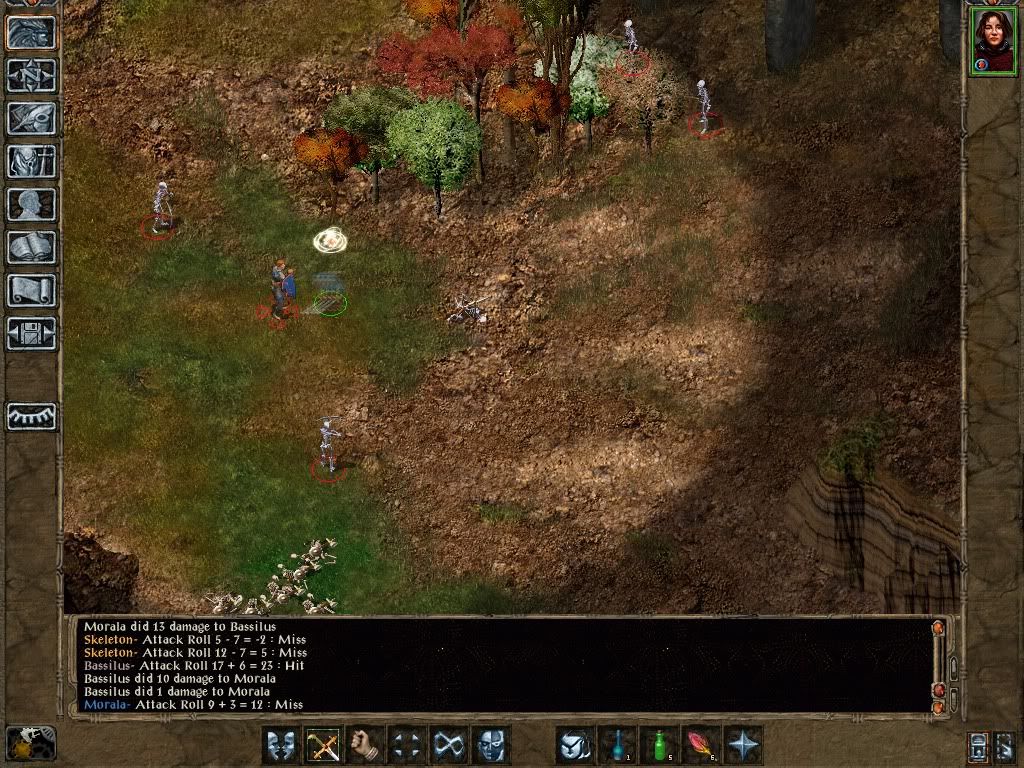This screenshot has width=1024, height=768.
Task: Open the area map with the compass button
Action: point(31,75)
